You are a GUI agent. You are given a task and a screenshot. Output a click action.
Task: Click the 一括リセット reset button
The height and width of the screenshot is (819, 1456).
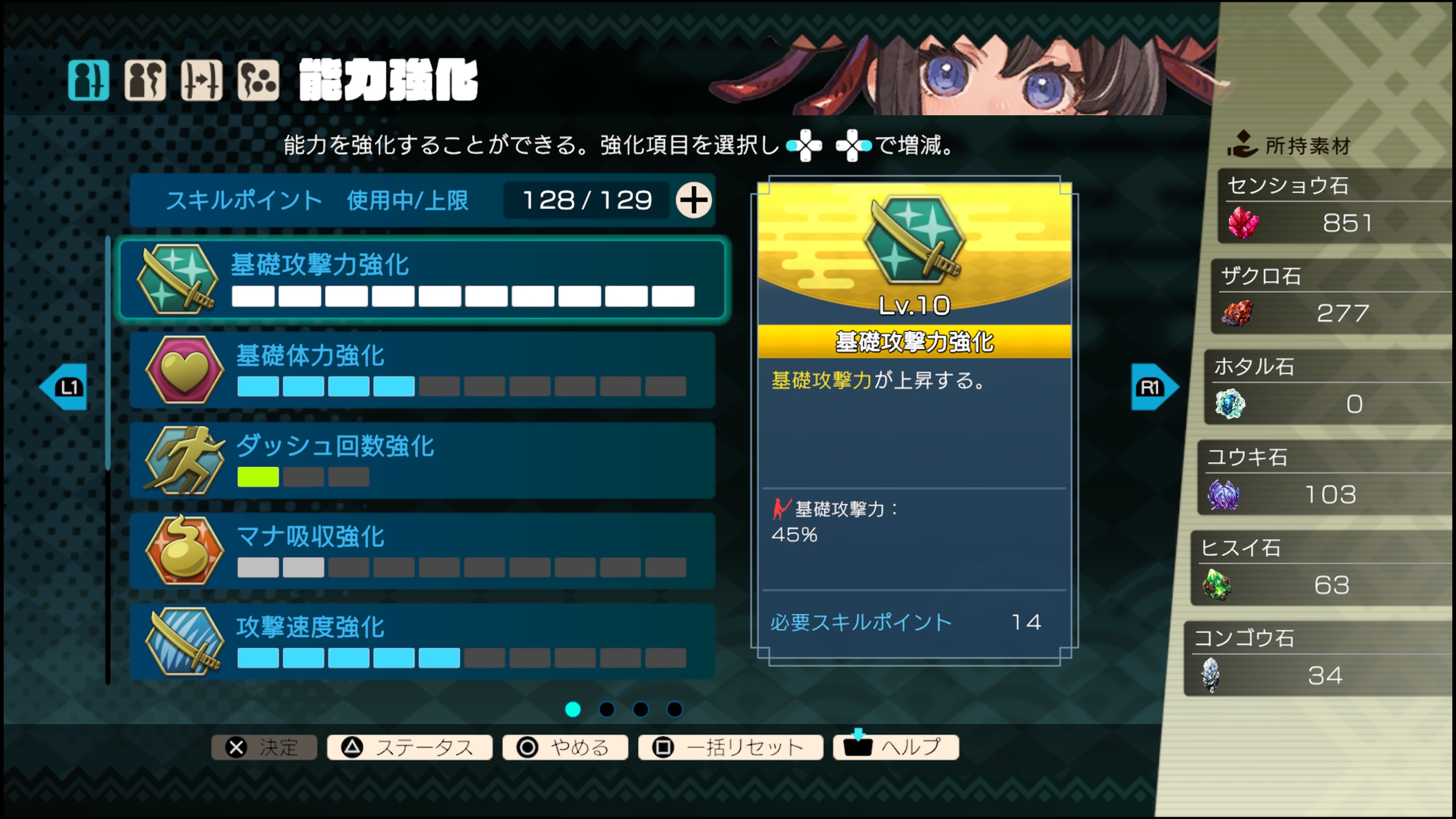tap(730, 747)
